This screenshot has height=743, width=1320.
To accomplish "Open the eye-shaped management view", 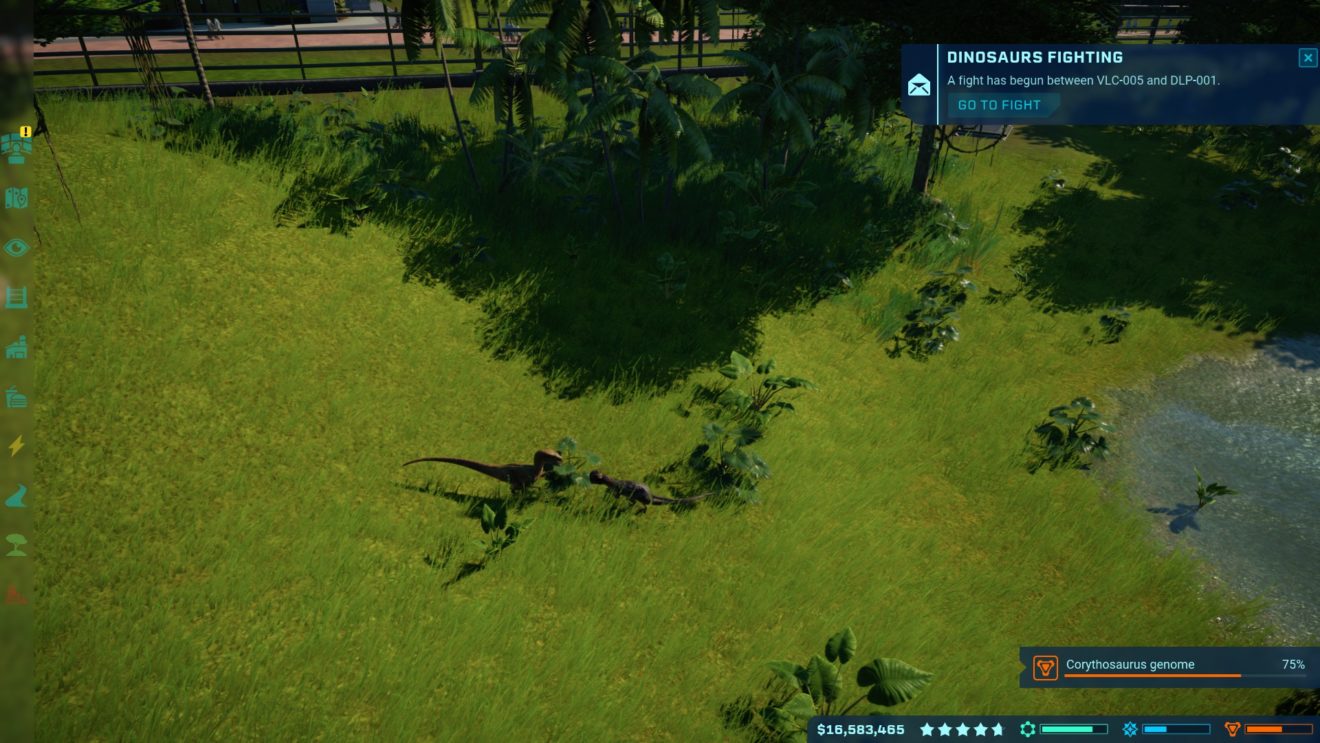I will click(x=17, y=247).
